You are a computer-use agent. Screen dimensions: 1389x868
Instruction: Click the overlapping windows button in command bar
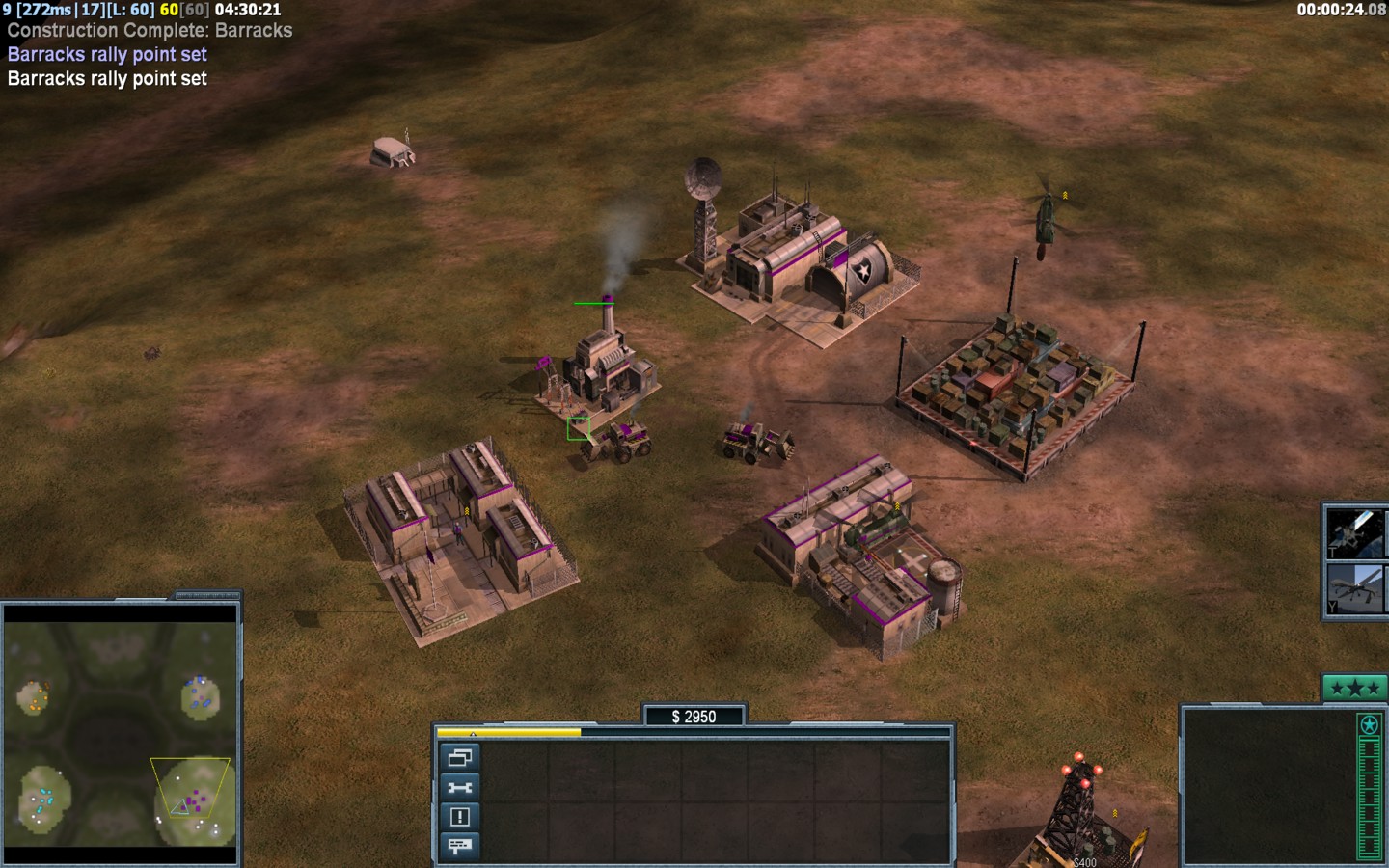(459, 758)
